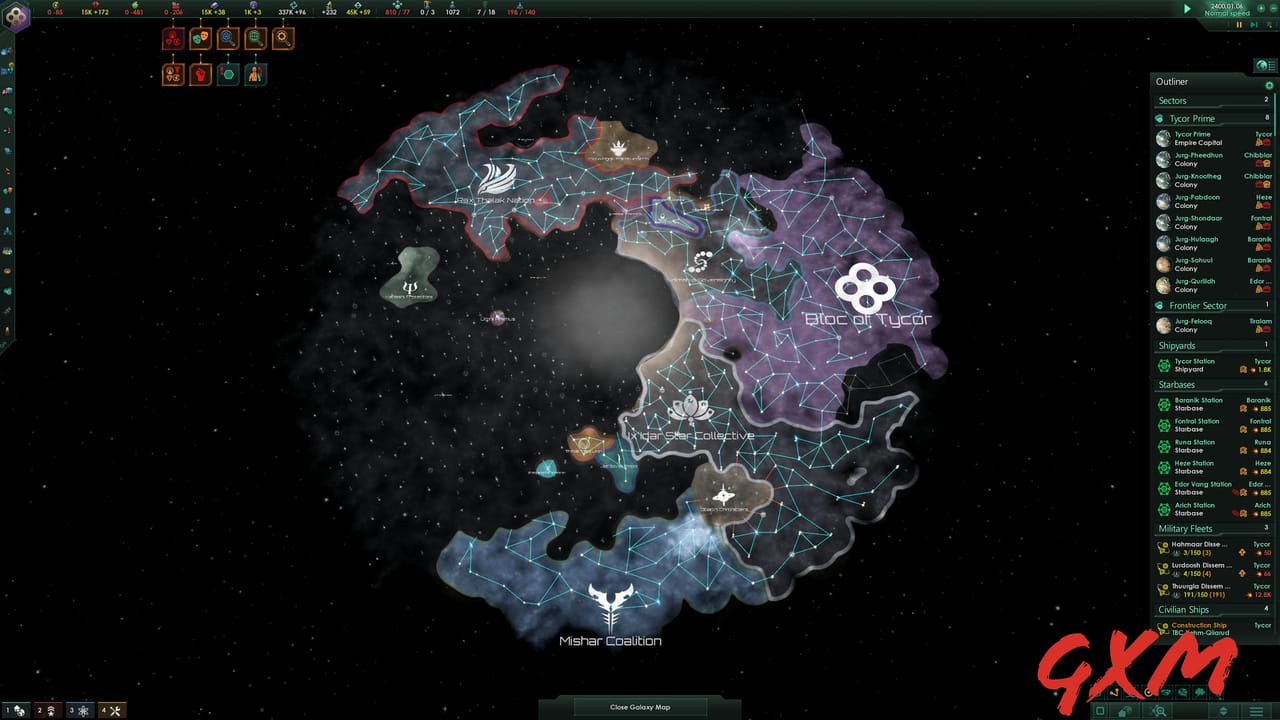1280x720 pixels.
Task: Click the Normal speed control next to the date
Action: 1226,14
